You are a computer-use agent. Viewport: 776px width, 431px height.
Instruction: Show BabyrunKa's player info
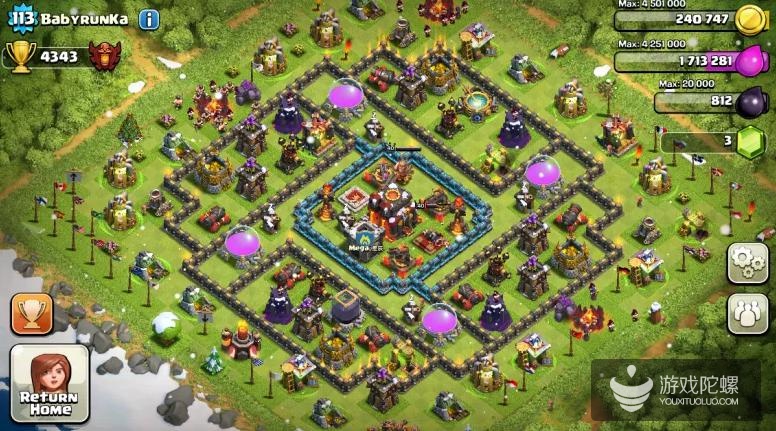(x=149, y=19)
